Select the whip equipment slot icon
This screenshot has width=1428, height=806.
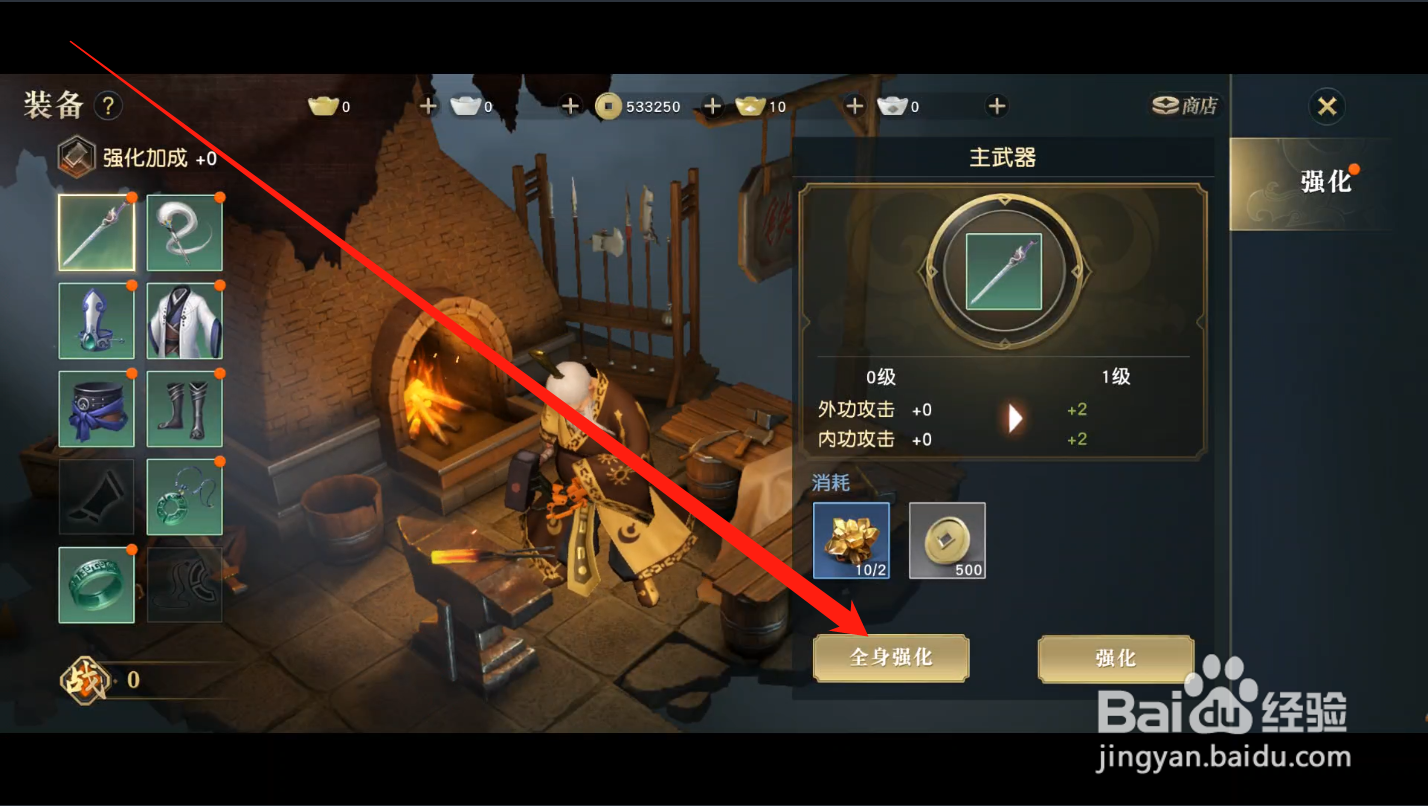click(x=184, y=233)
